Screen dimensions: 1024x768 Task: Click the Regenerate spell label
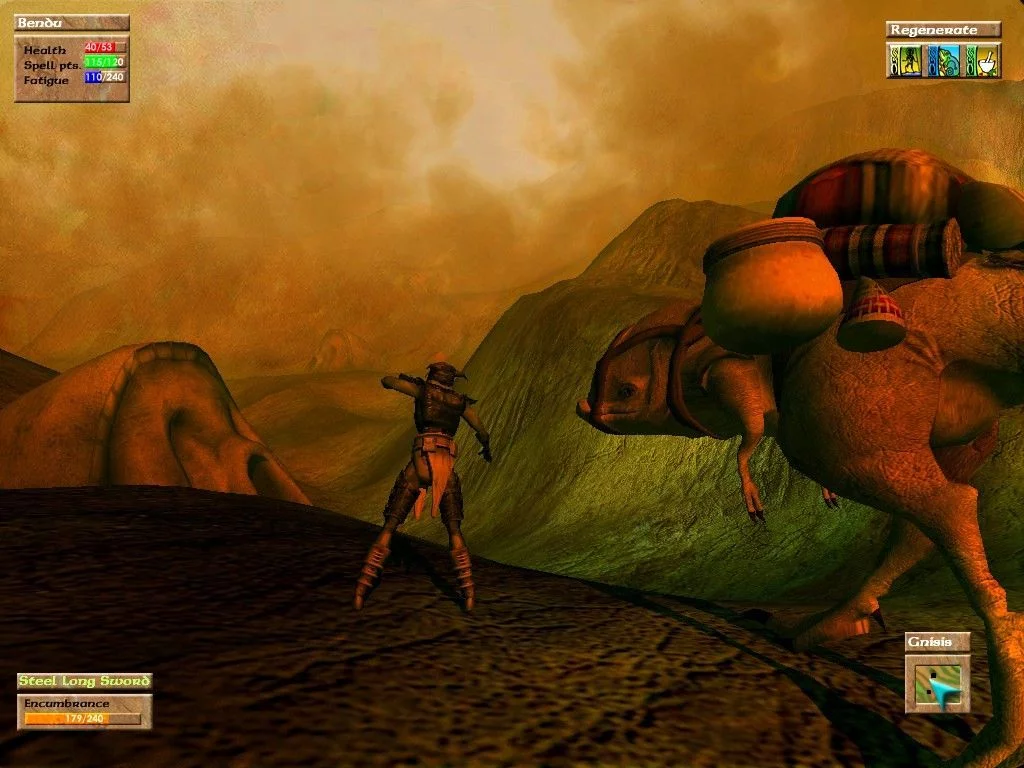pos(944,30)
